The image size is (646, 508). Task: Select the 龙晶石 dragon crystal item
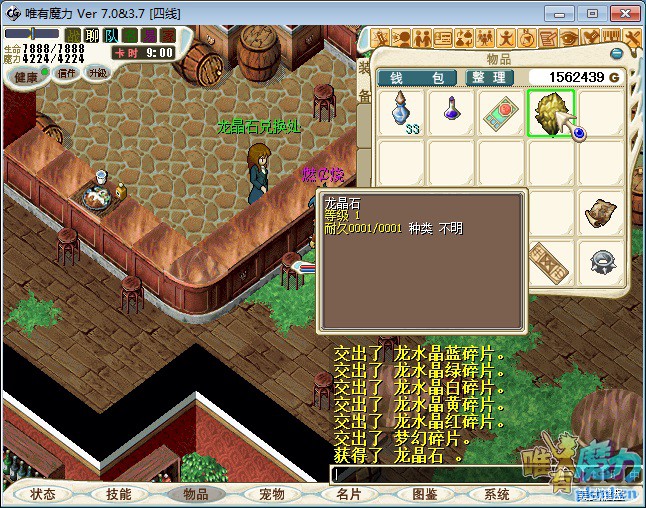[x=551, y=112]
